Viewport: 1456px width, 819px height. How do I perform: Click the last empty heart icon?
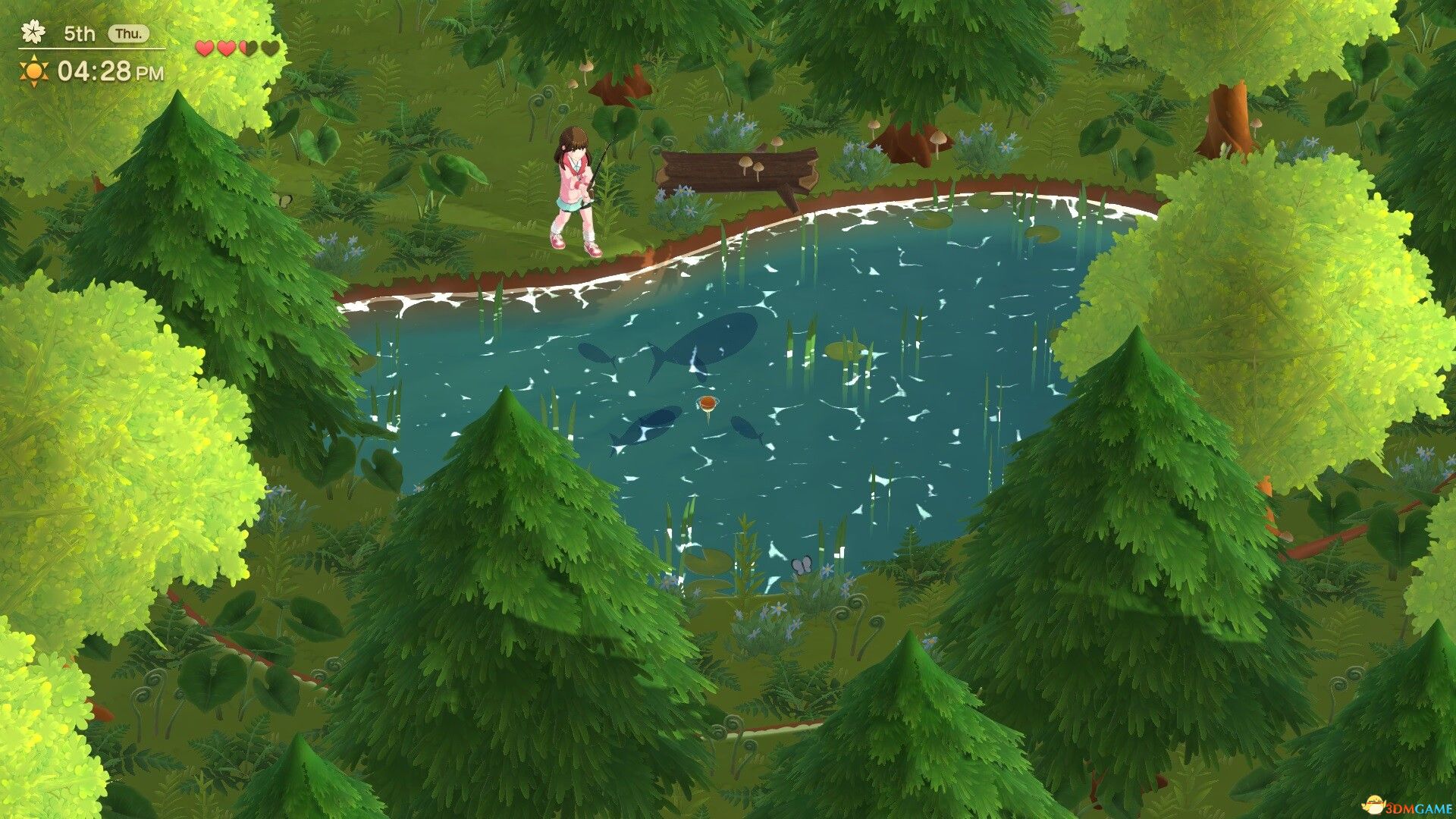[270, 49]
